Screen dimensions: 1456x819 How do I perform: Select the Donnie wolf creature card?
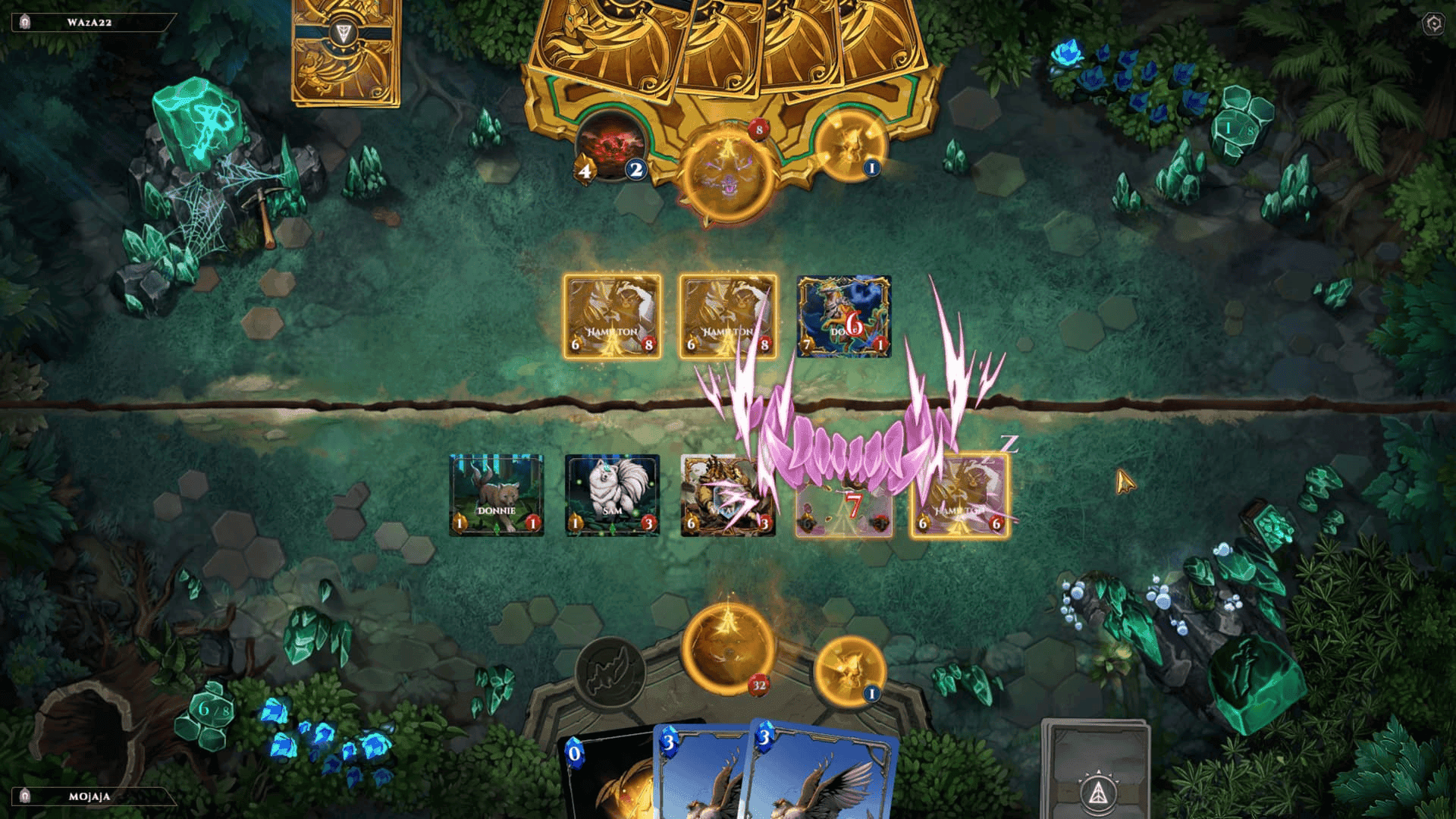click(498, 494)
